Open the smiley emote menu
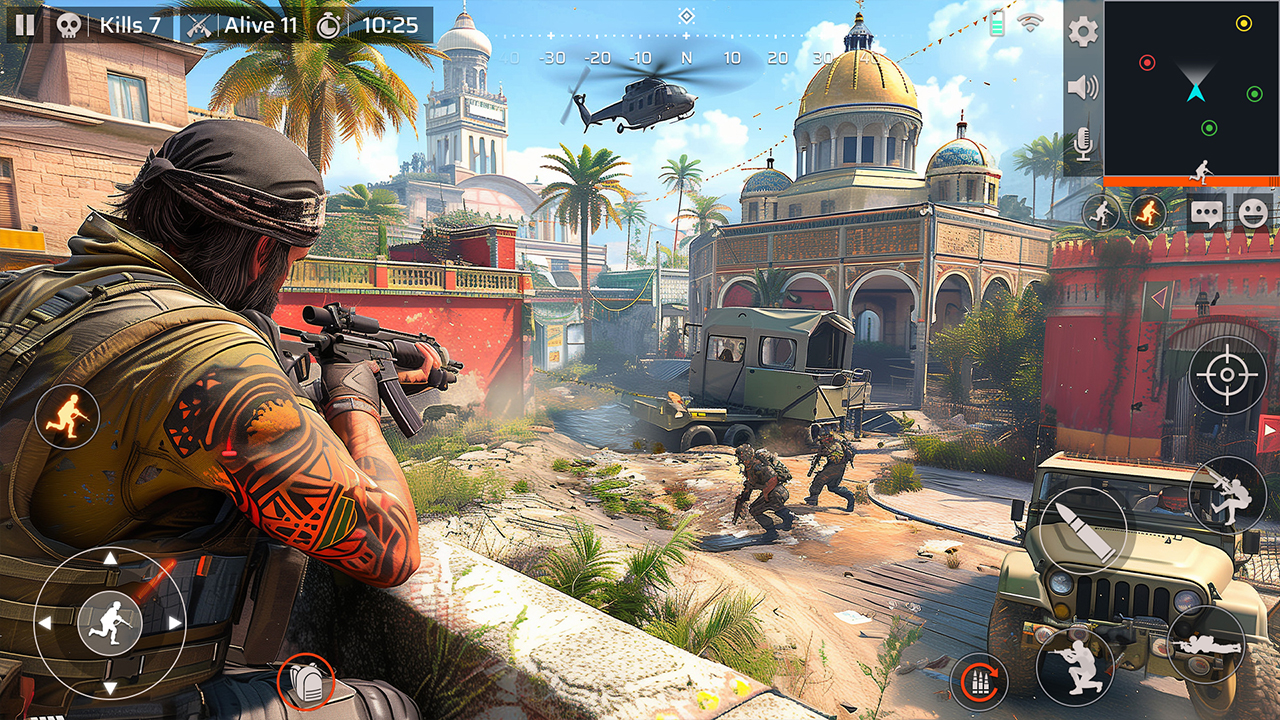 [x=1253, y=213]
